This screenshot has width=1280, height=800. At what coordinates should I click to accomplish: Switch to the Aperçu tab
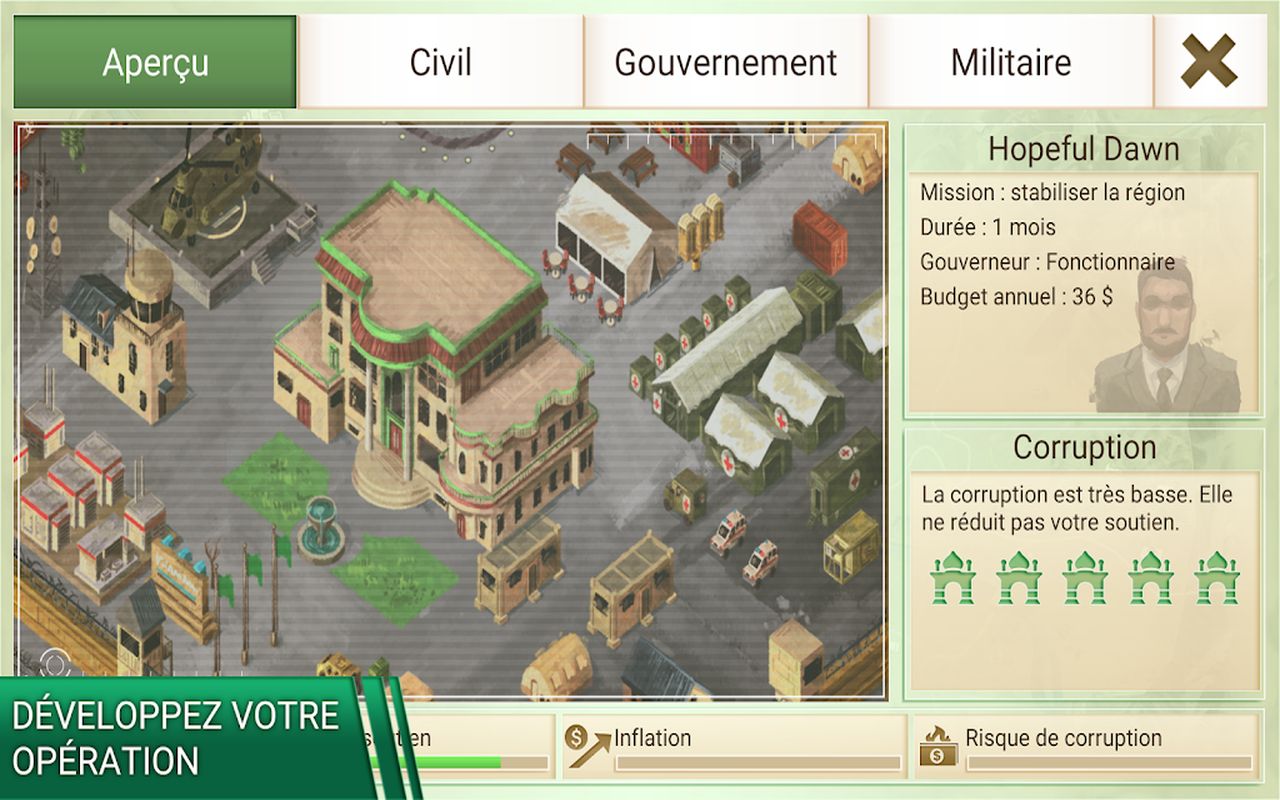[155, 62]
